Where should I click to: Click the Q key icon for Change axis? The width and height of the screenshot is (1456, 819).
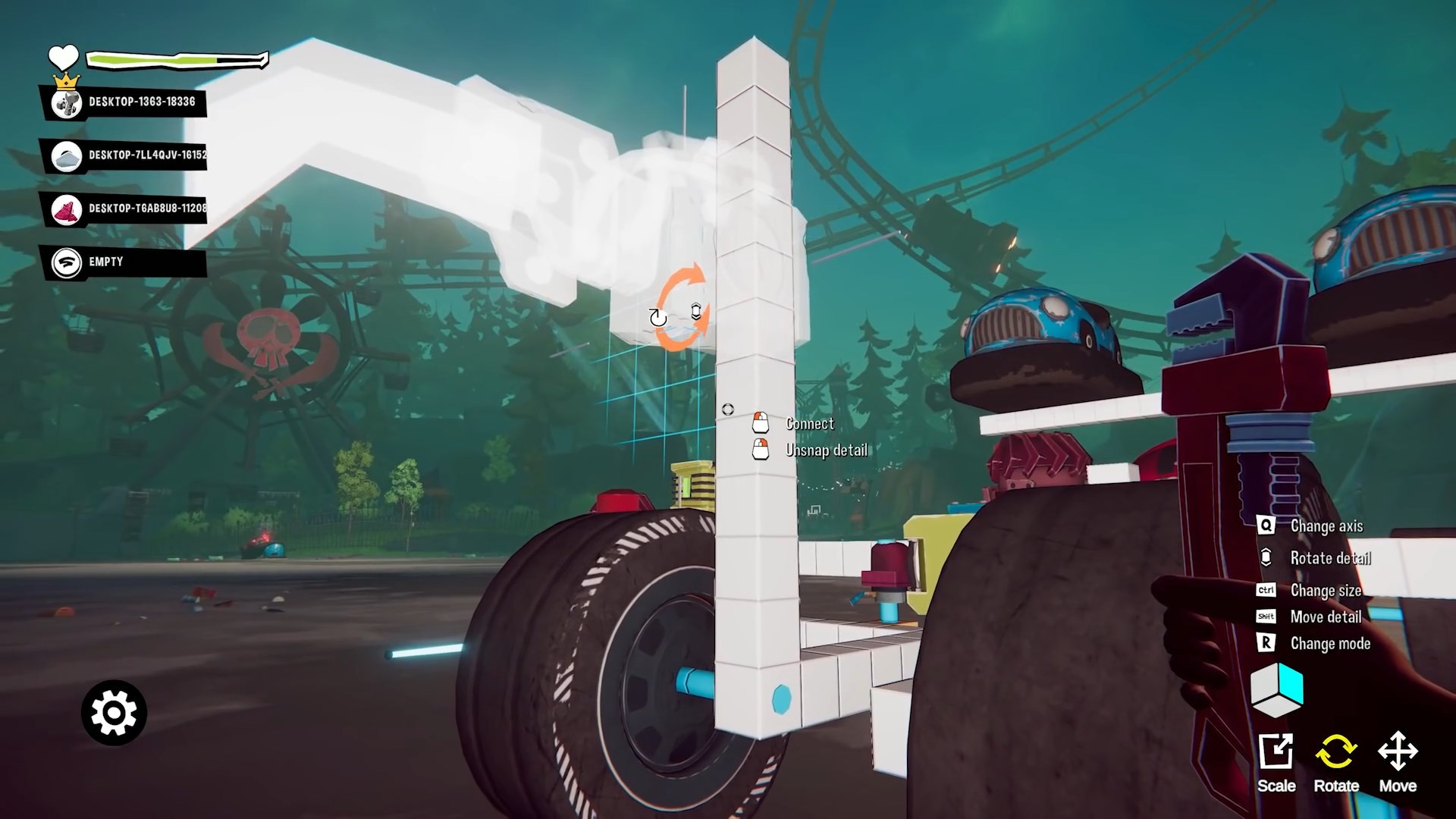point(1265,526)
